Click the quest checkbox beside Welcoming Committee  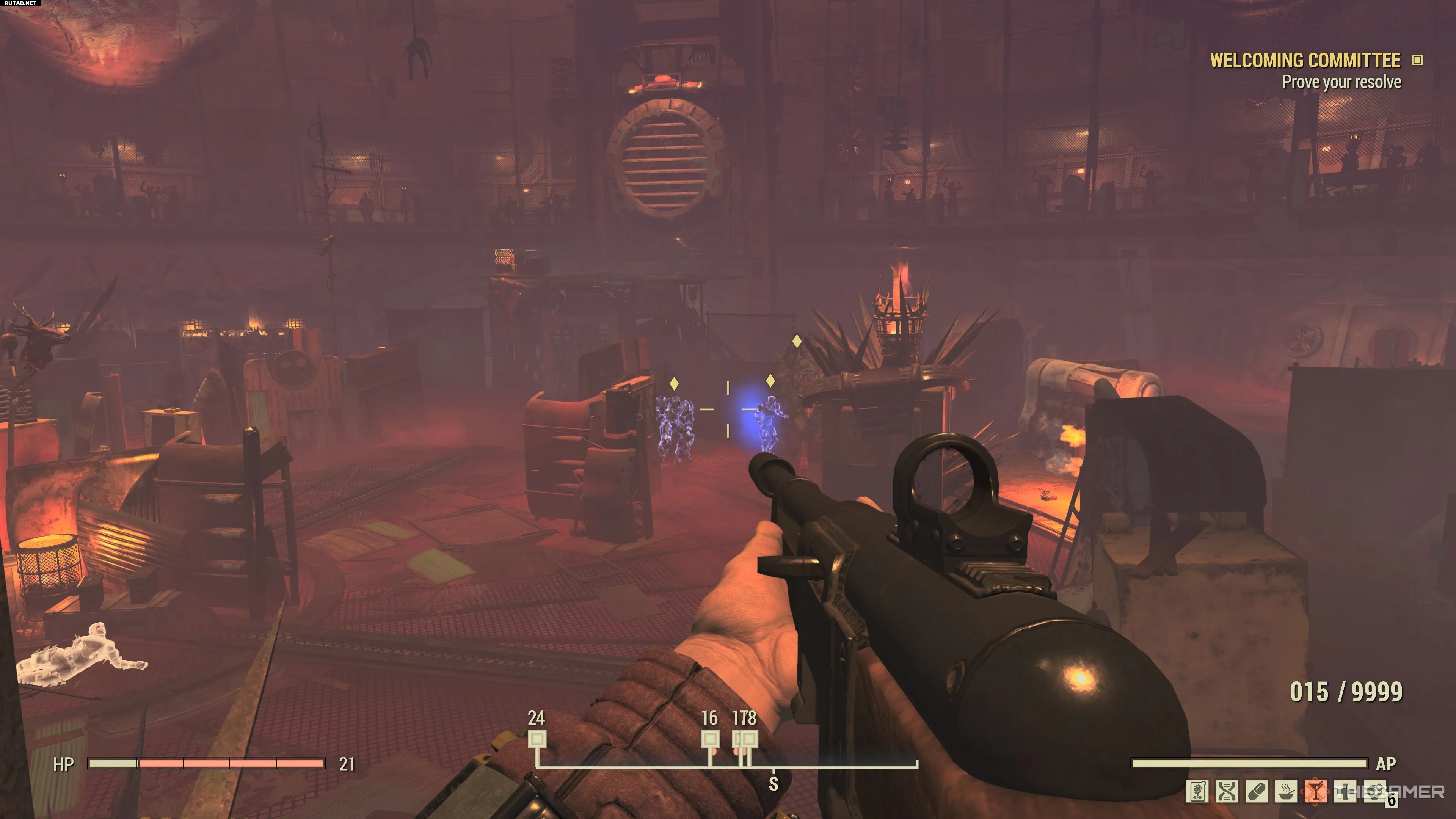click(x=1417, y=61)
